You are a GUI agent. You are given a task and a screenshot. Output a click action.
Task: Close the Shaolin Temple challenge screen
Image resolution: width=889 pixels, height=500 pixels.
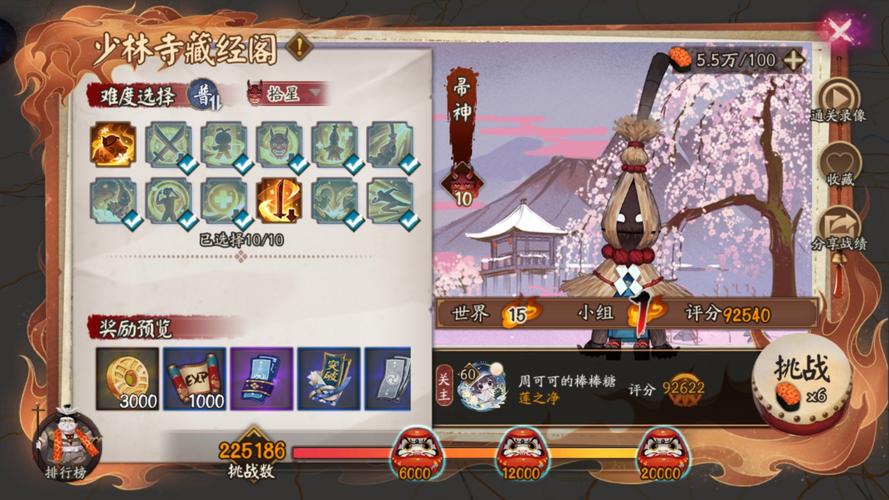pos(840,31)
